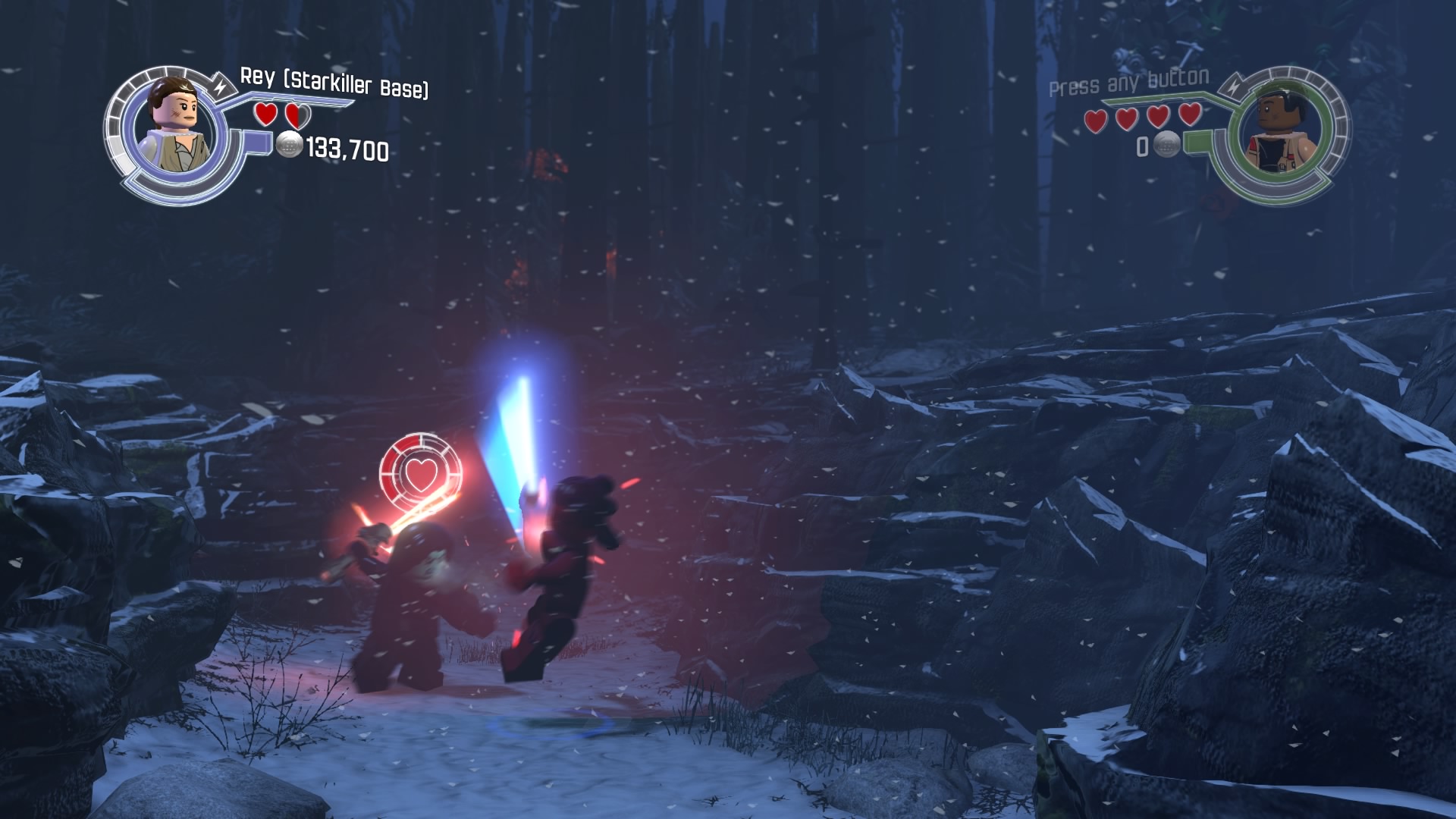
Task: Click the heart target ring over the enemy
Action: (x=420, y=472)
